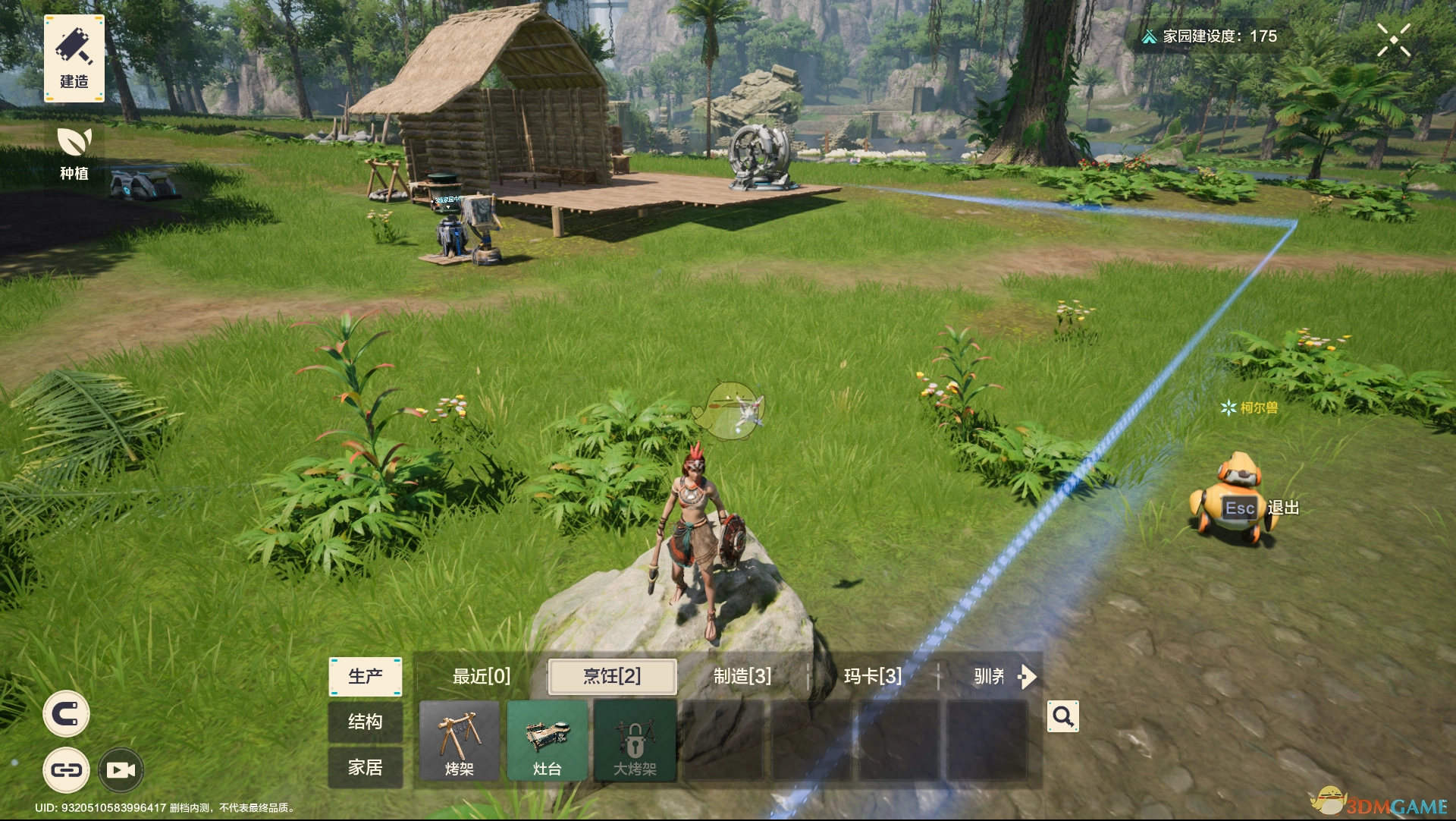Choose the 烤架 grill rack item
Image resolution: width=1456 pixels, height=821 pixels.
pyautogui.click(x=460, y=741)
